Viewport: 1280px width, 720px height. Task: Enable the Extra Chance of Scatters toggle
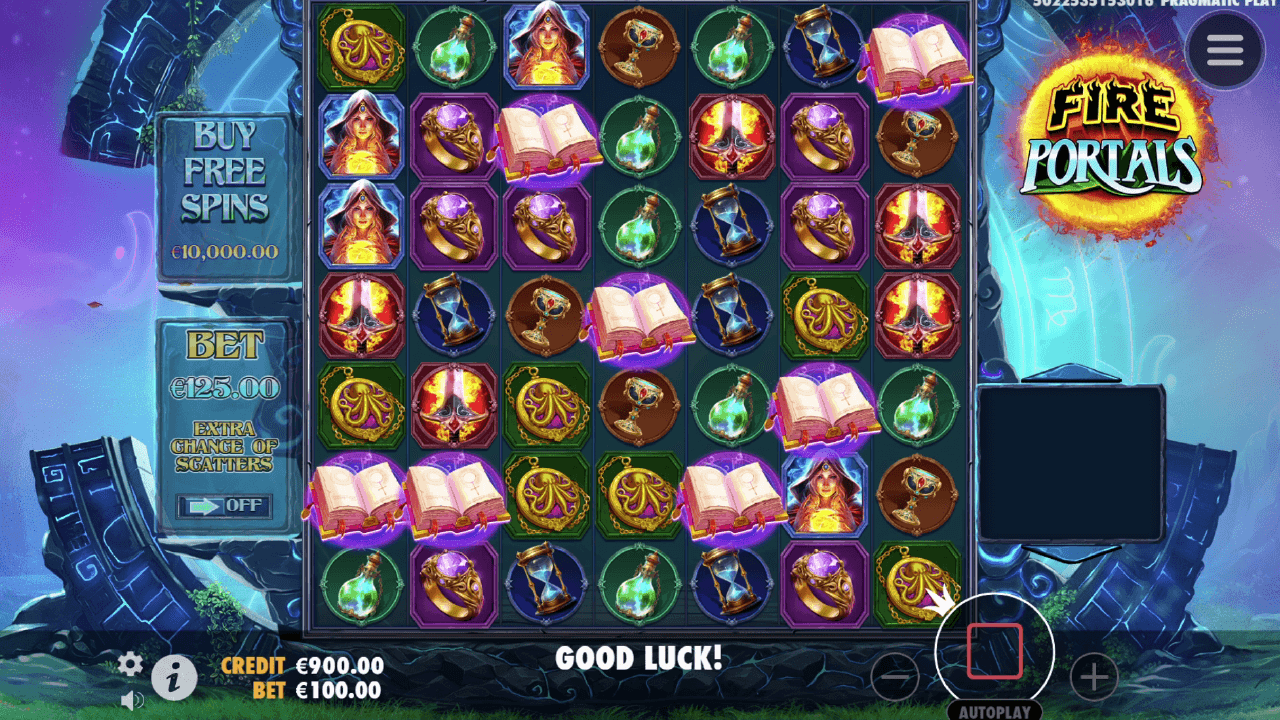pos(224,506)
